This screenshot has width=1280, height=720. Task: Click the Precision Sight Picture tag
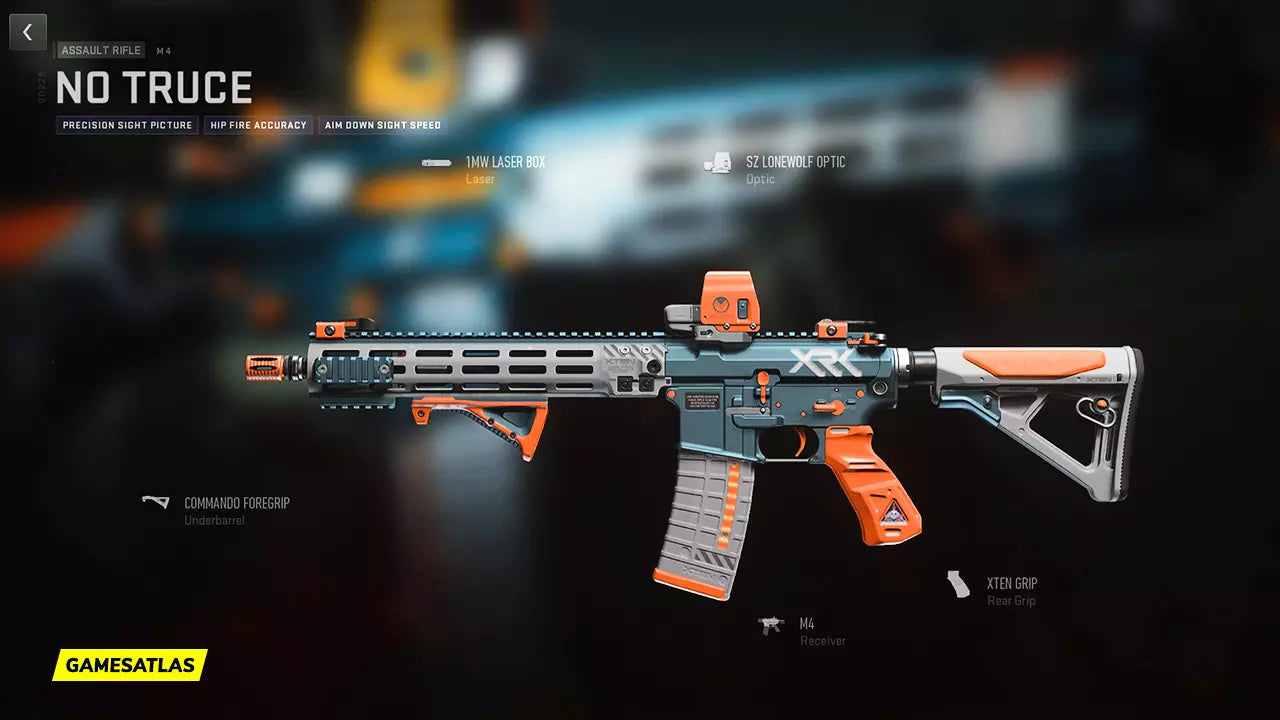(127, 126)
